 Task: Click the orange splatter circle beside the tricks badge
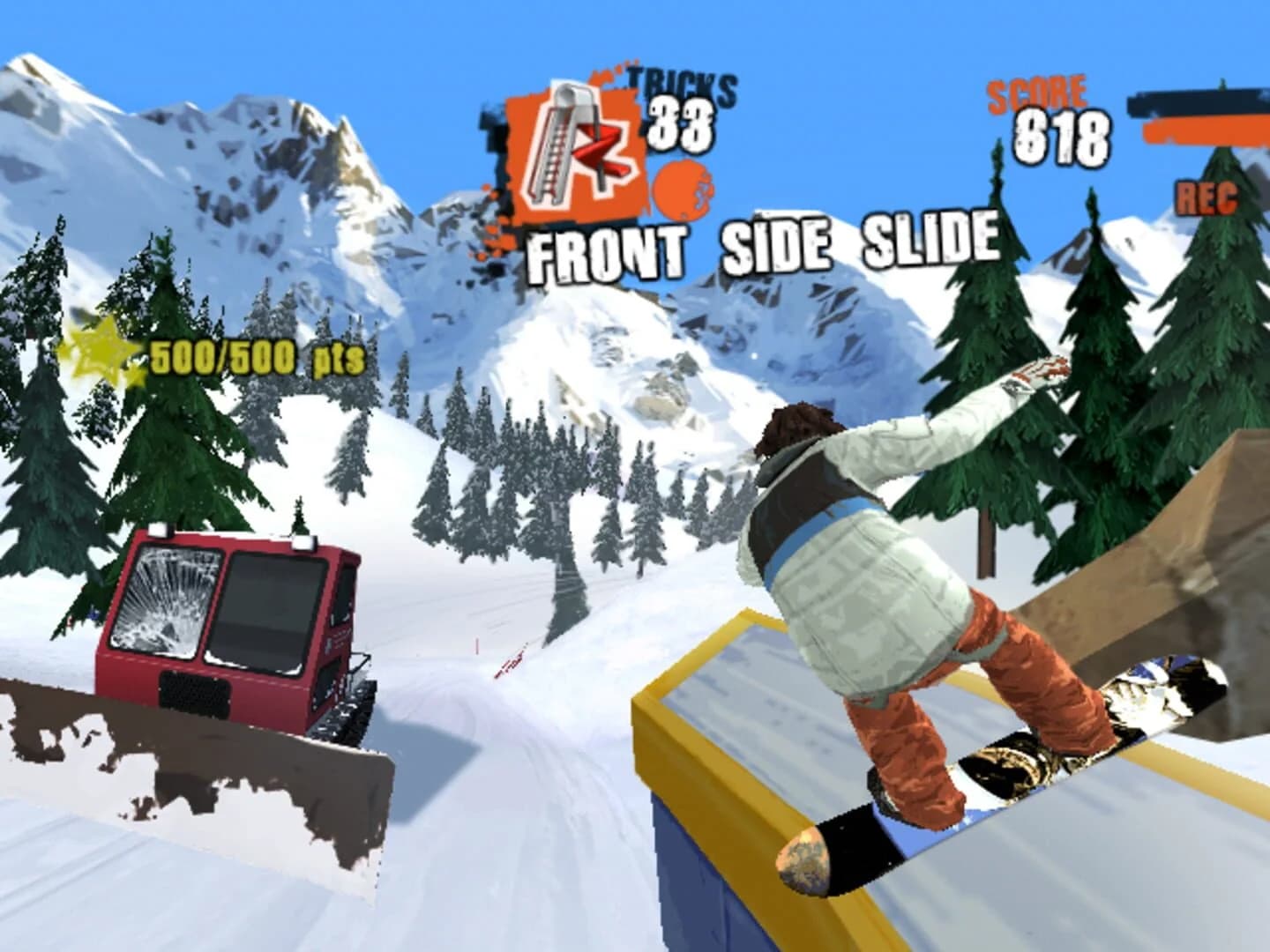(x=681, y=188)
